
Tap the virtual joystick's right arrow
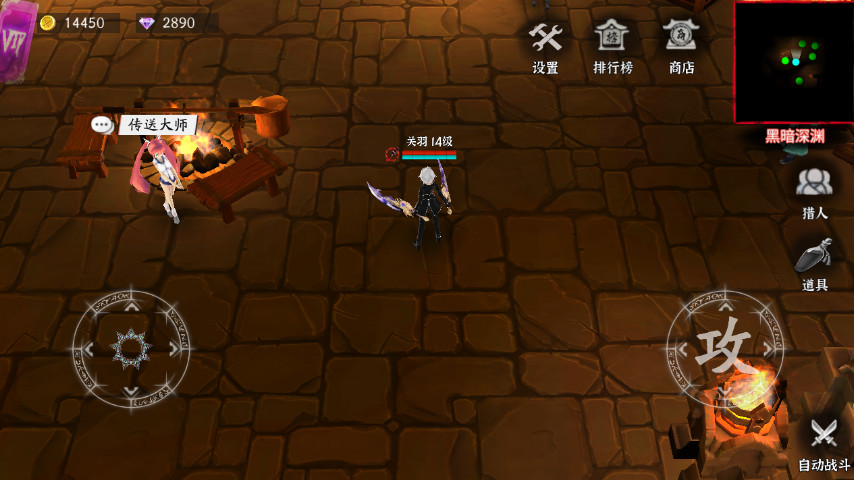tap(174, 349)
